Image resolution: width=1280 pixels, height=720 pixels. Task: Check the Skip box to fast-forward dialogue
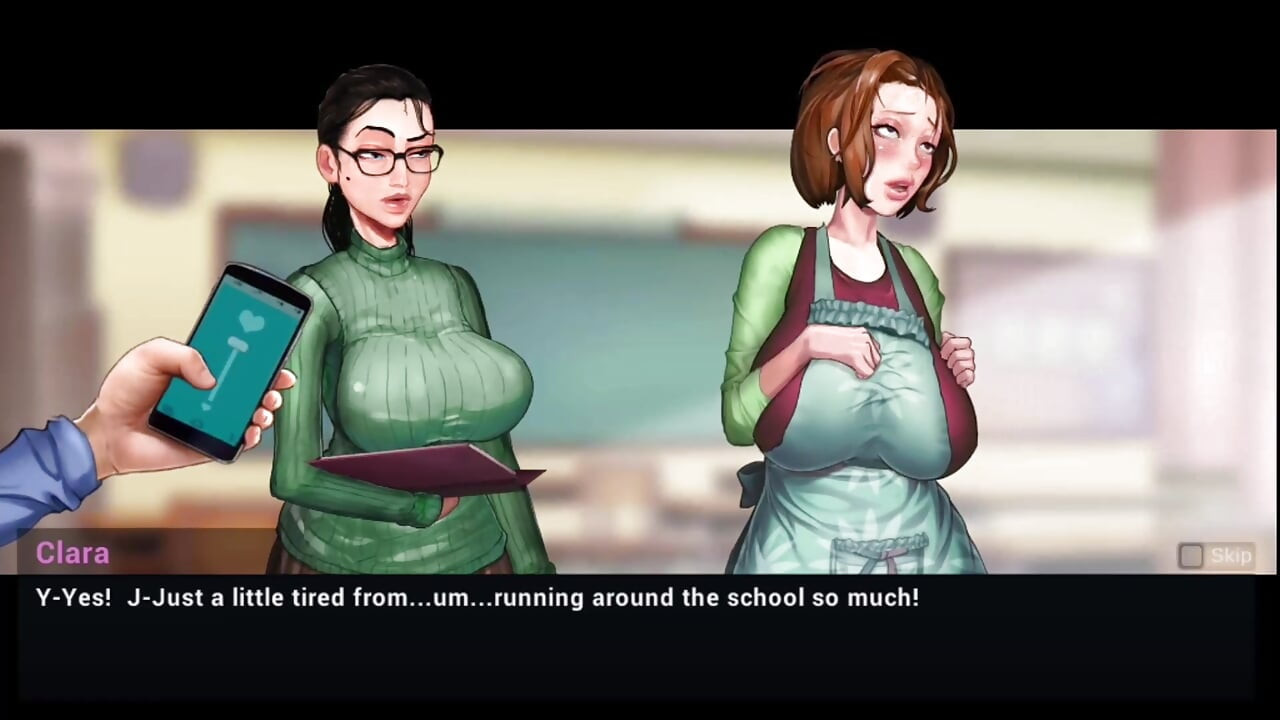coord(1190,555)
